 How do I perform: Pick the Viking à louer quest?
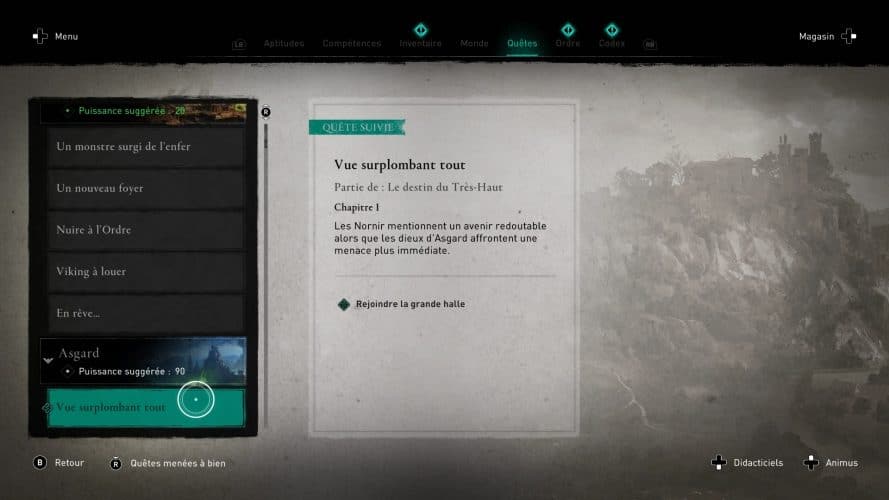coord(145,271)
